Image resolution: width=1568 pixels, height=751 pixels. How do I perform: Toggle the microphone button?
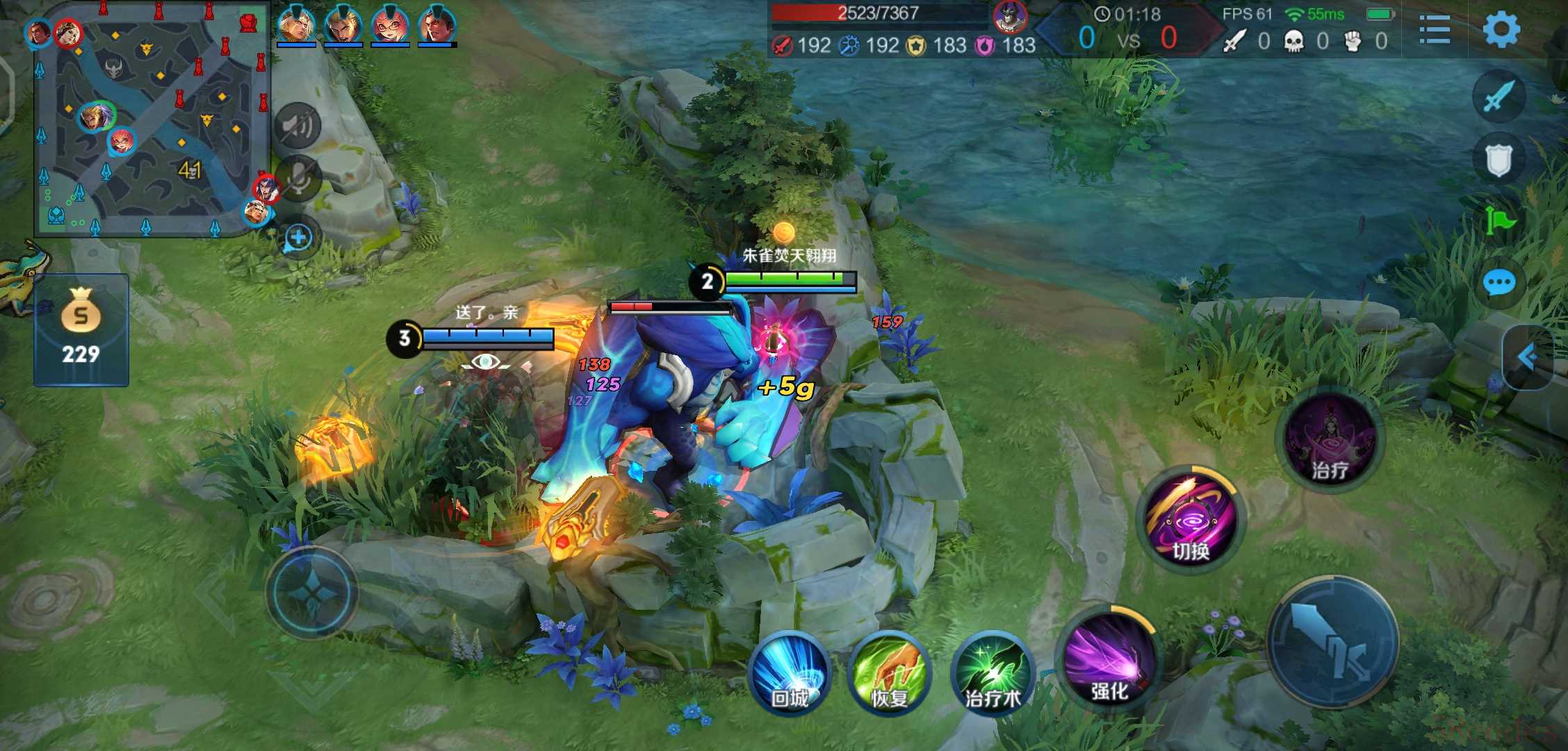(298, 179)
